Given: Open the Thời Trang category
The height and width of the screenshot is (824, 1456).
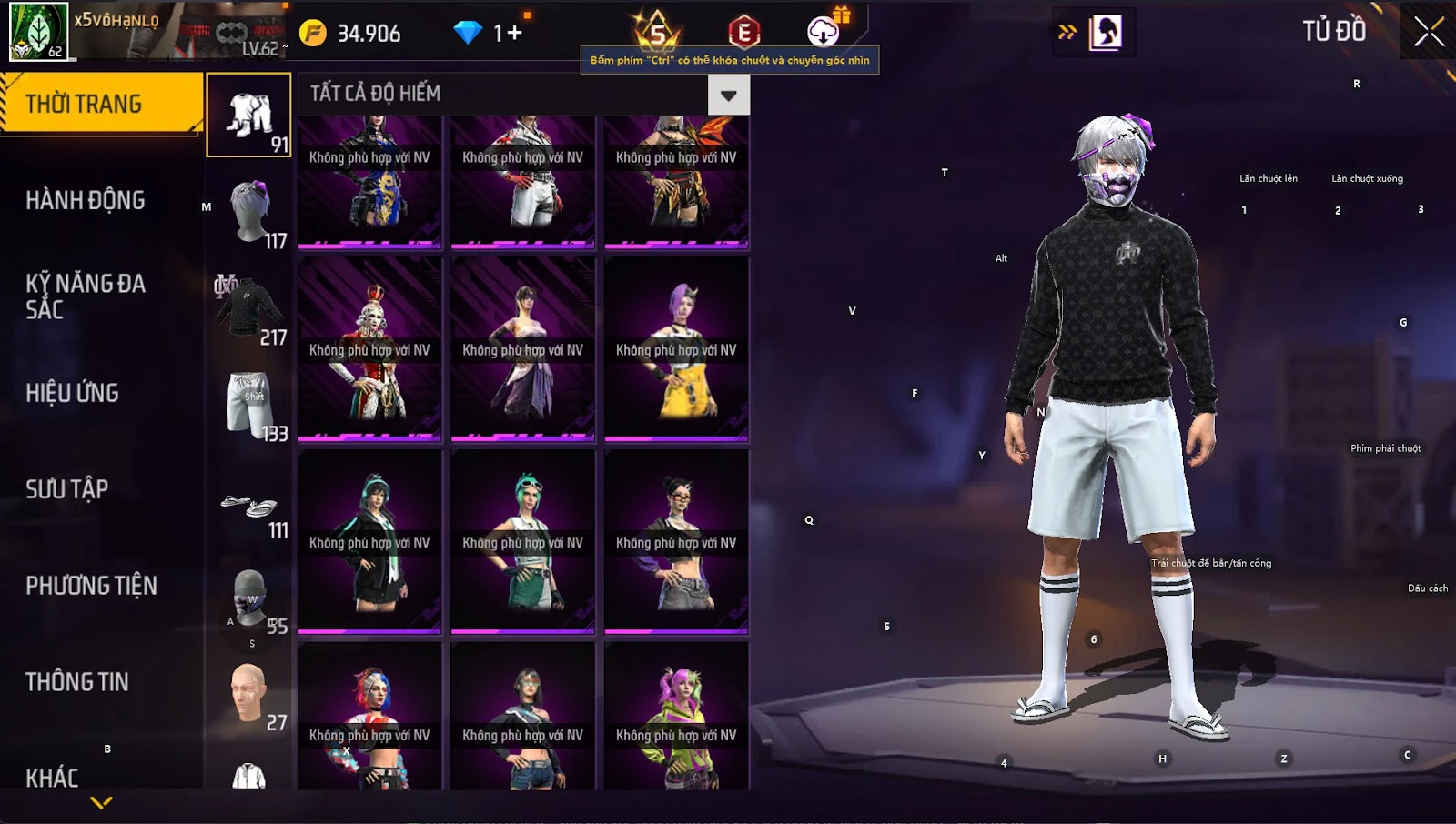Looking at the screenshot, I should (100, 104).
